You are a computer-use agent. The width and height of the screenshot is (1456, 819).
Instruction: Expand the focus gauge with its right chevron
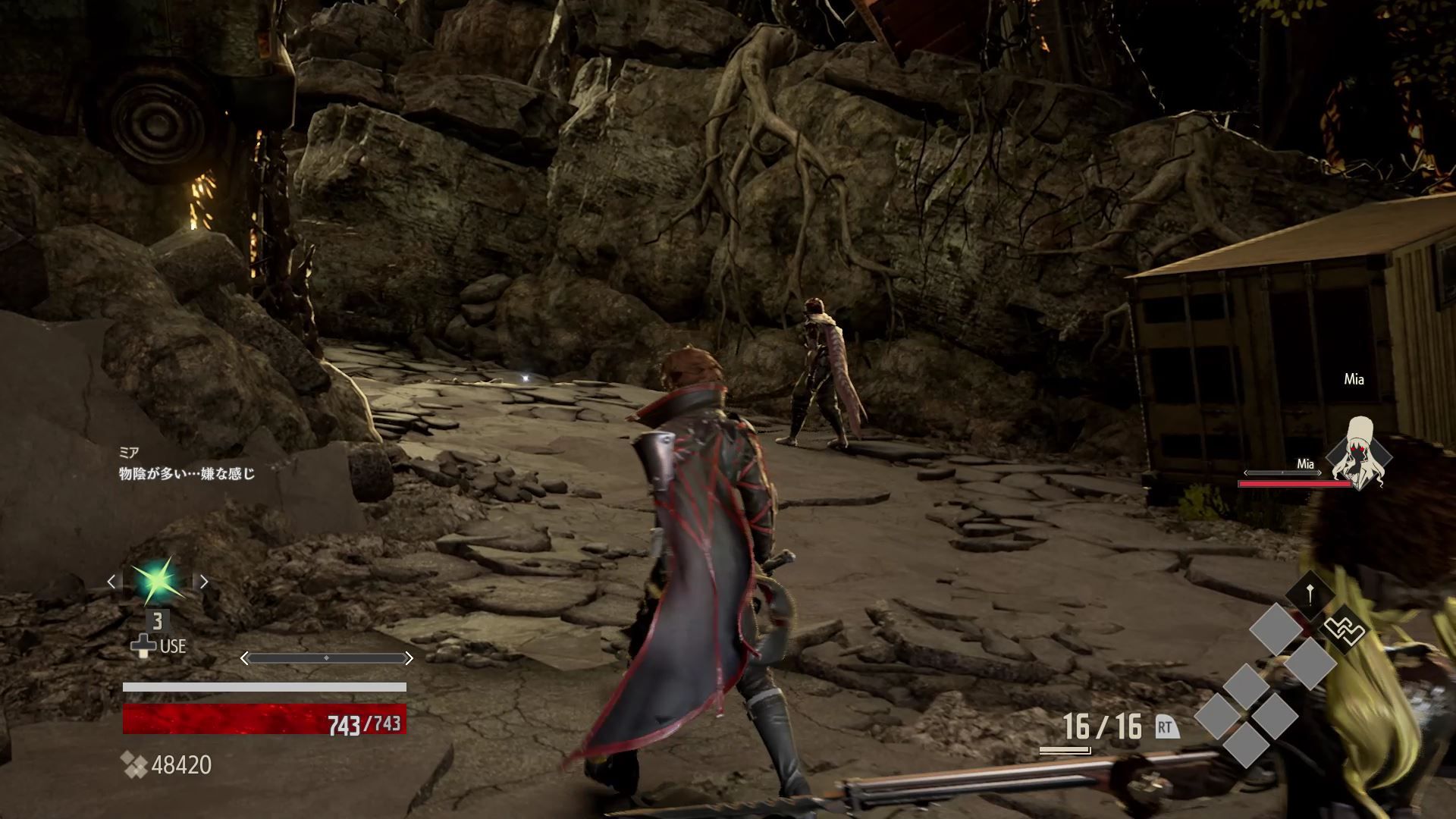[x=409, y=657]
